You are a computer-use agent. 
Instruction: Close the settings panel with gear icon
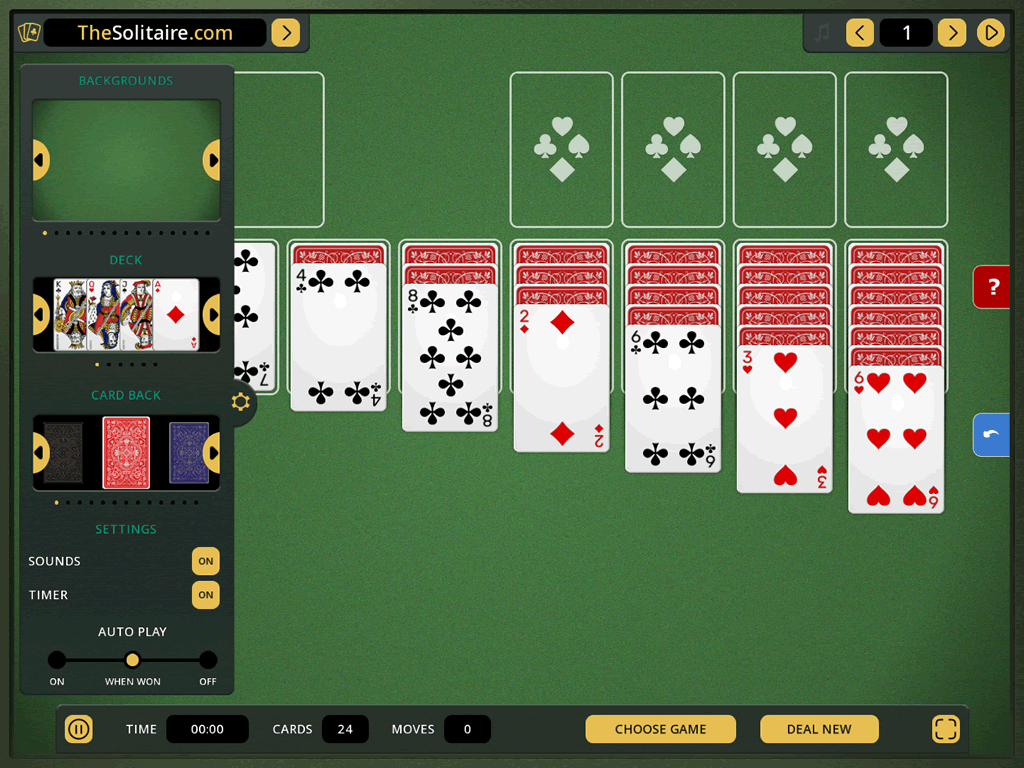coord(241,402)
